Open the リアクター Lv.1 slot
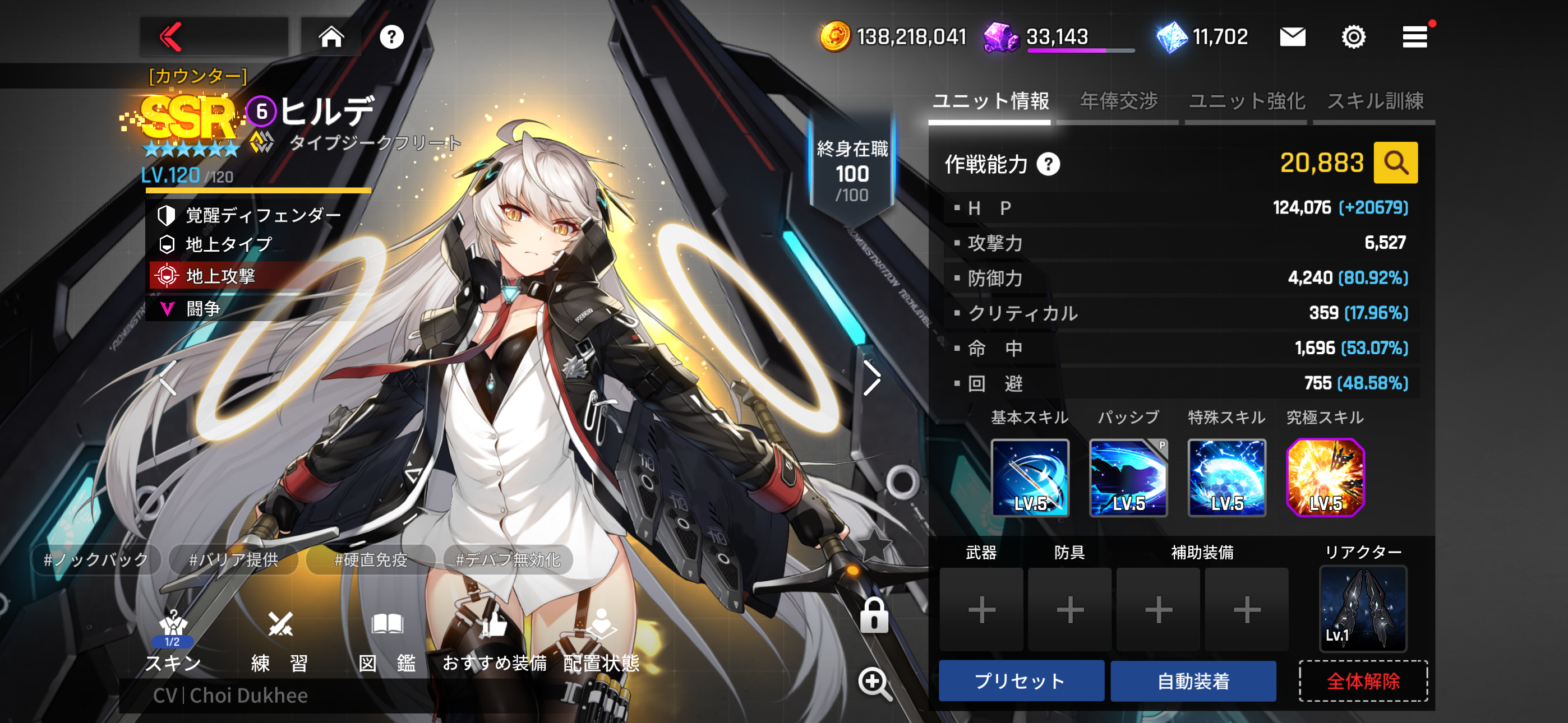 pos(1362,609)
